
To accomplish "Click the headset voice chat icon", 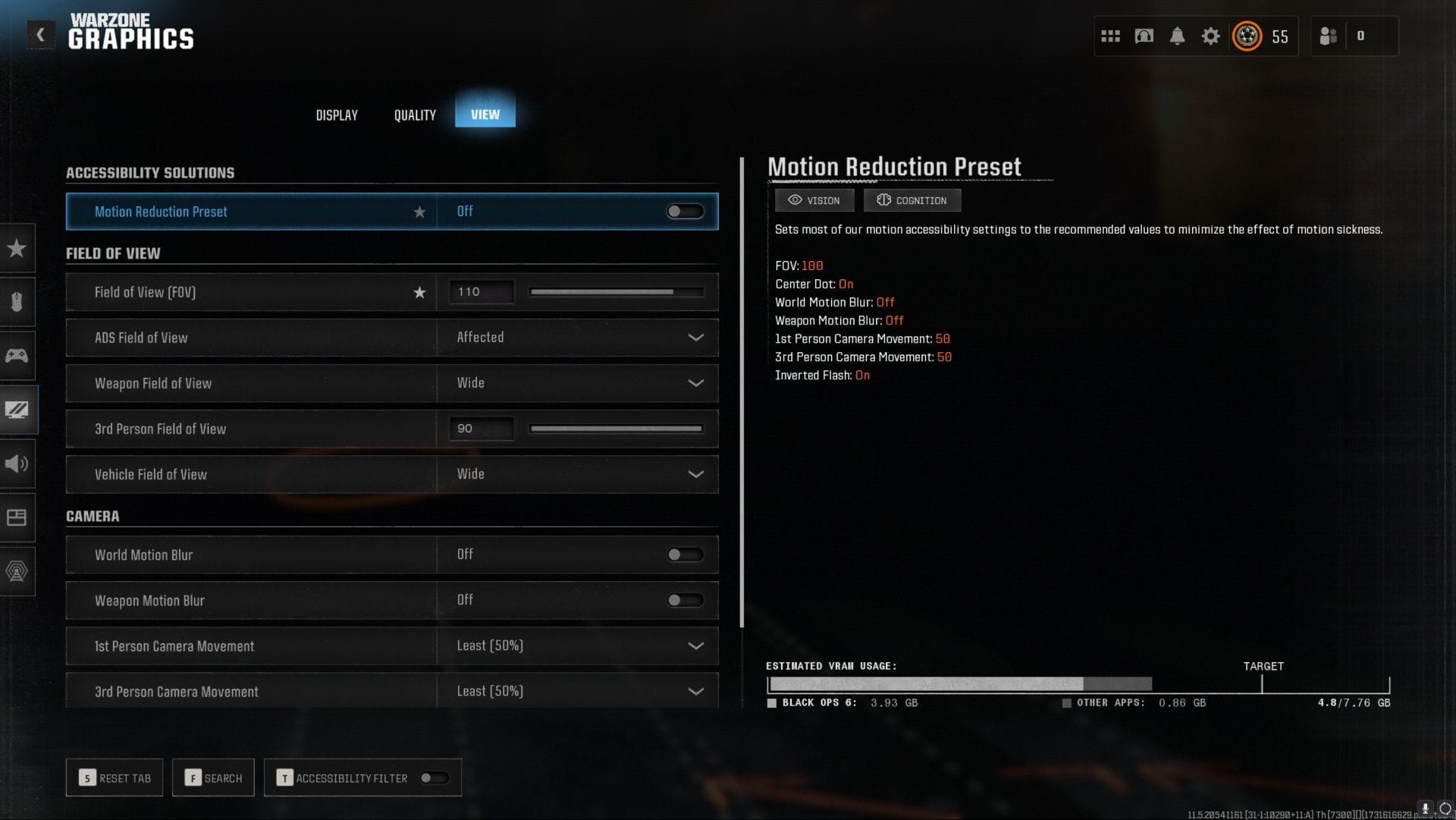I will click(x=1143, y=35).
